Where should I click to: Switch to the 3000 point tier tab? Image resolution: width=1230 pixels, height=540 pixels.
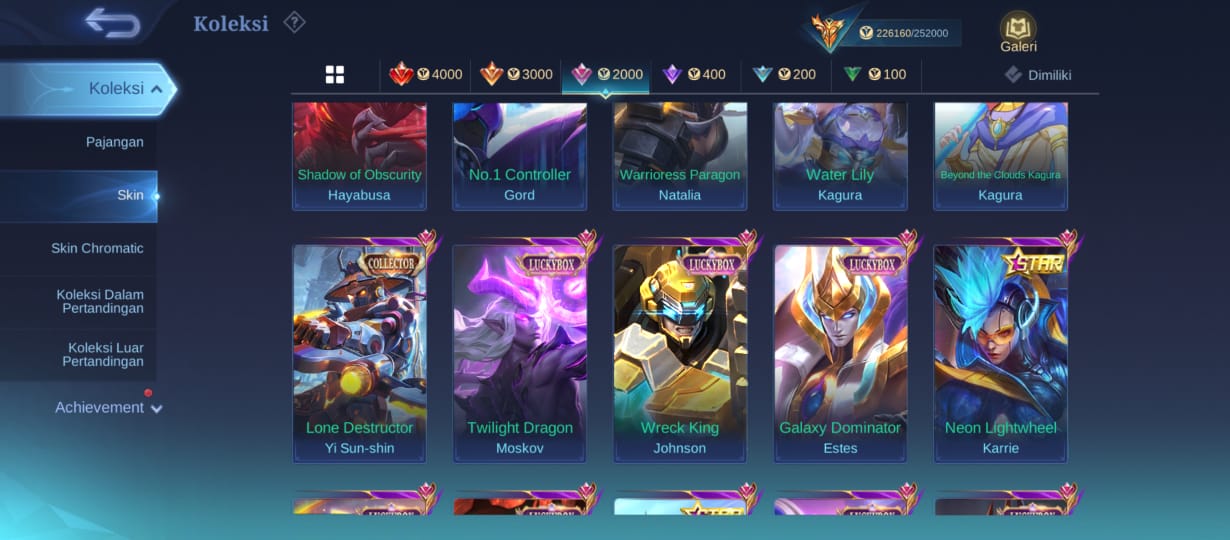point(516,75)
